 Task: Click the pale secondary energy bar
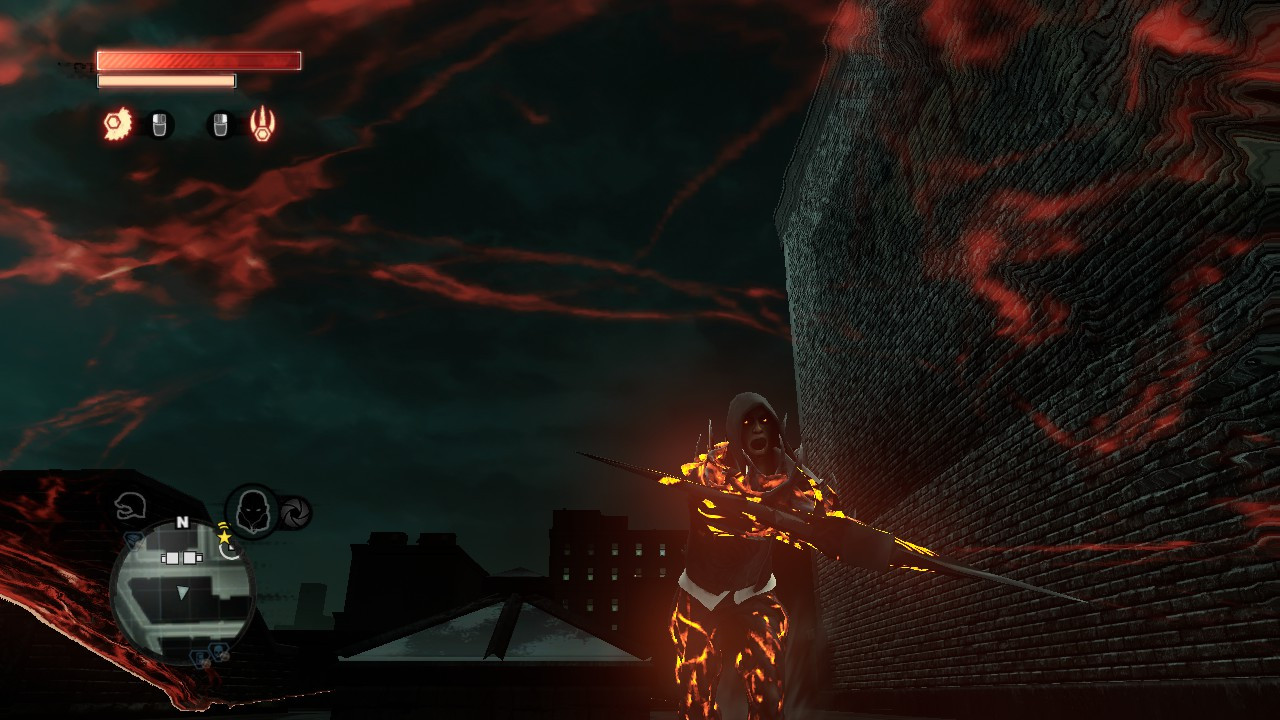click(x=165, y=79)
